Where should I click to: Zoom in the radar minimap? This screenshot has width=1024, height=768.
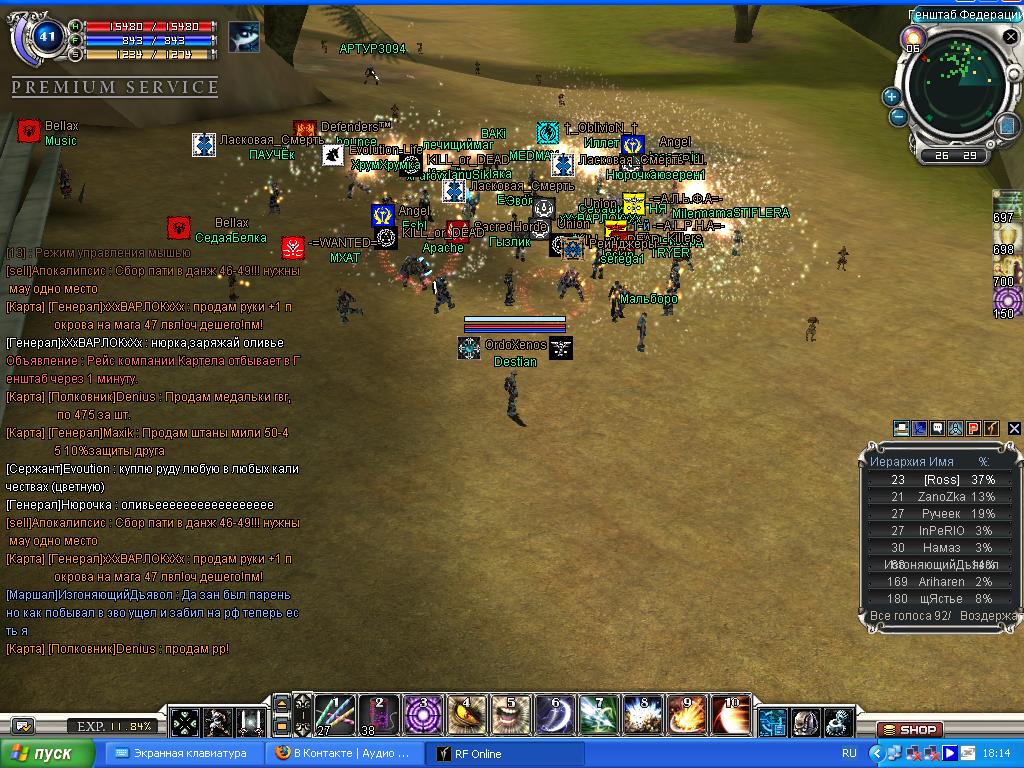(891, 97)
